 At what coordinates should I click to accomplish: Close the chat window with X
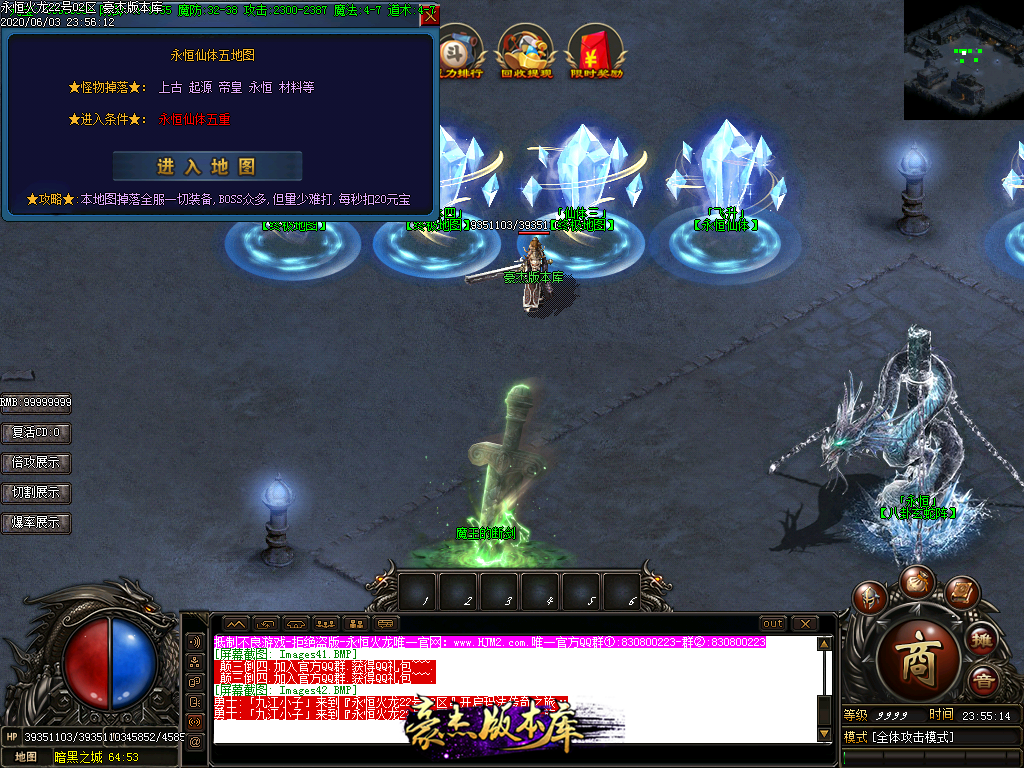(805, 624)
